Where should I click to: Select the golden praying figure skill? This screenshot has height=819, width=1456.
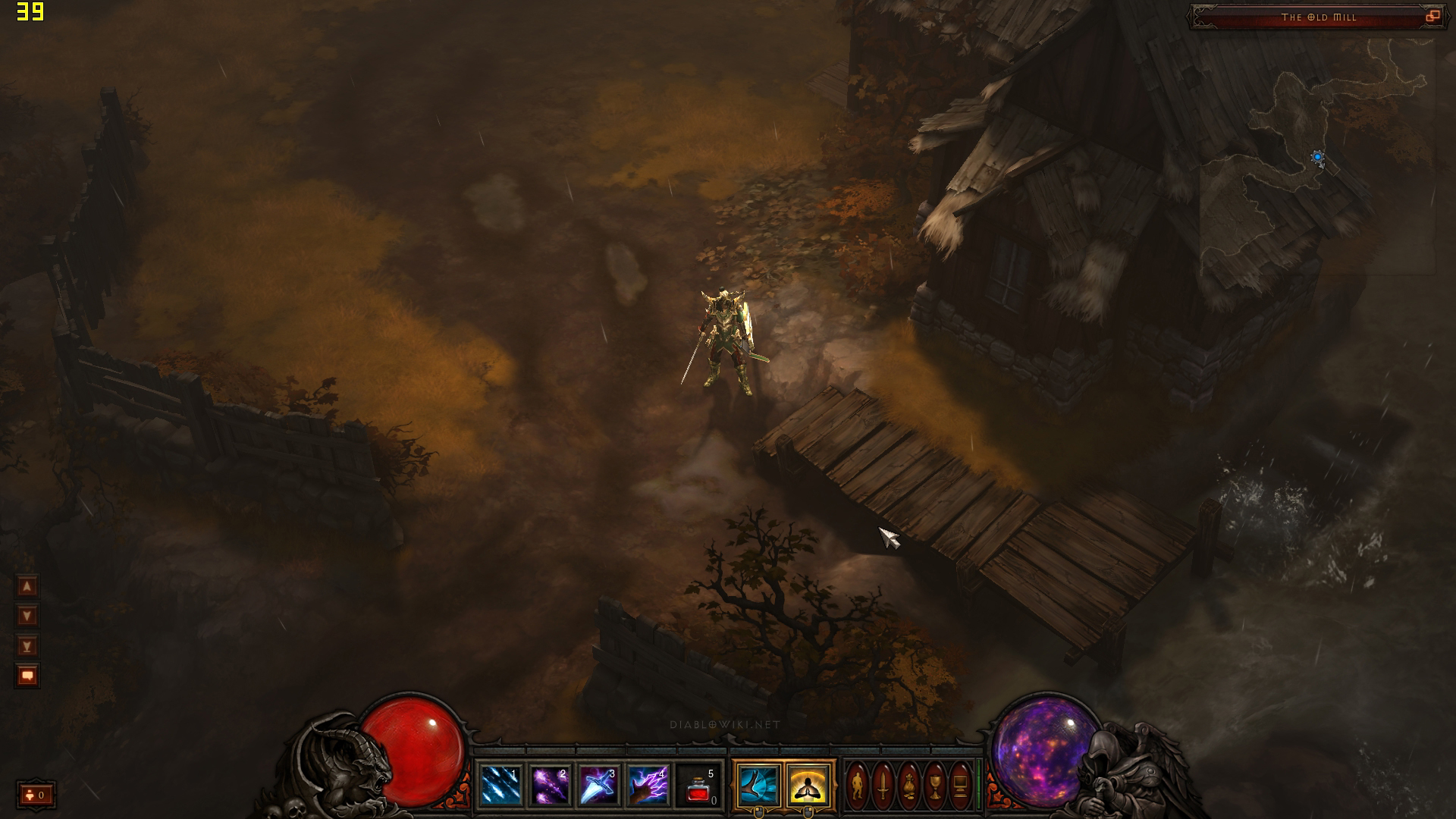(x=808, y=786)
